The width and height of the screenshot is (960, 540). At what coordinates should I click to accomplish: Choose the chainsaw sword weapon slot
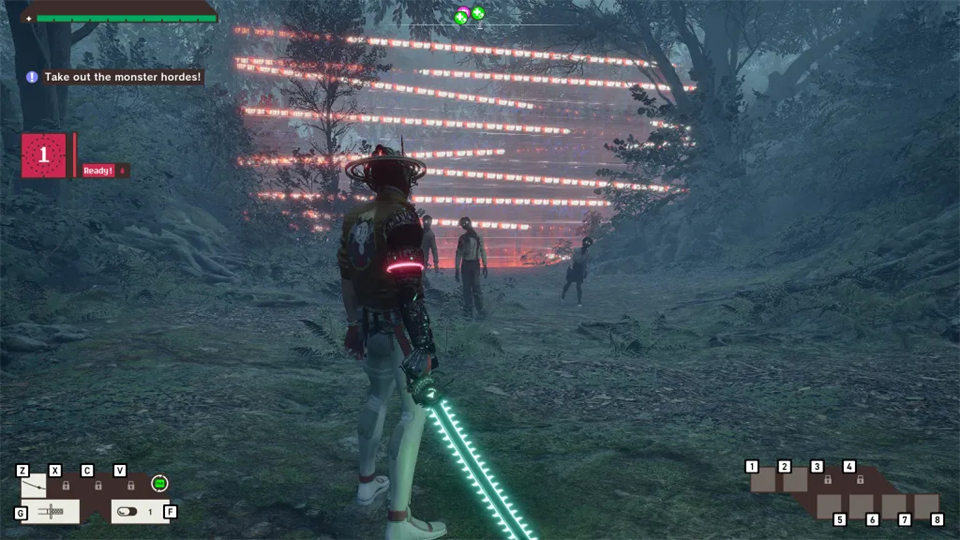(50, 512)
